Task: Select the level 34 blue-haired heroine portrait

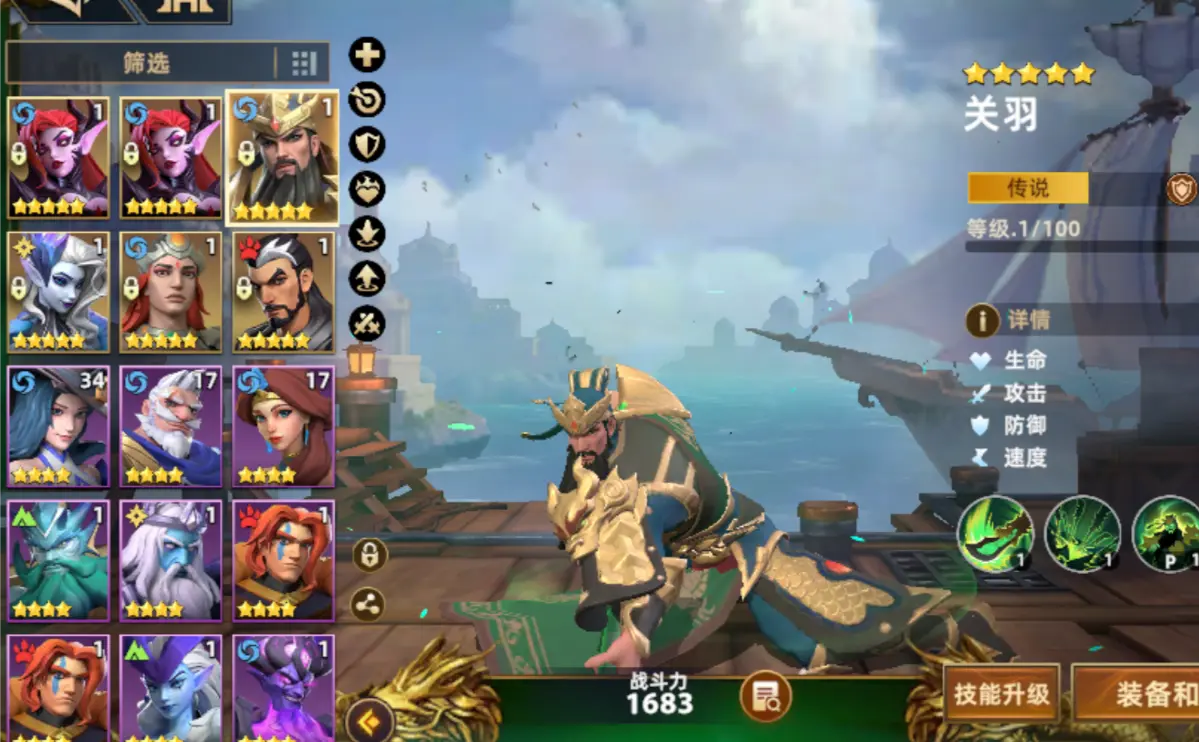Action: (58, 426)
